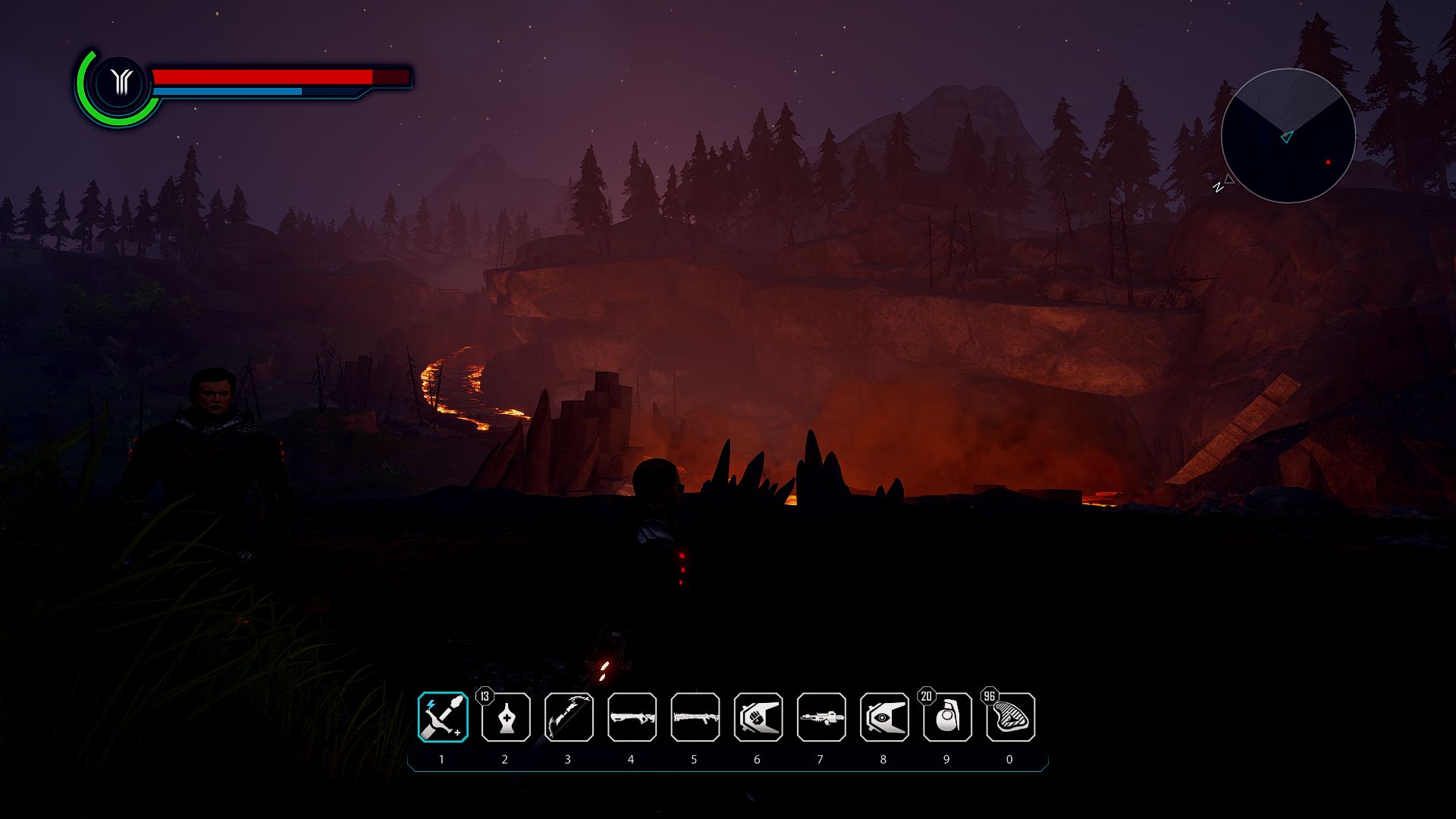Activate the eye ability icon
This screenshot has width=1456, height=819.
click(x=884, y=717)
